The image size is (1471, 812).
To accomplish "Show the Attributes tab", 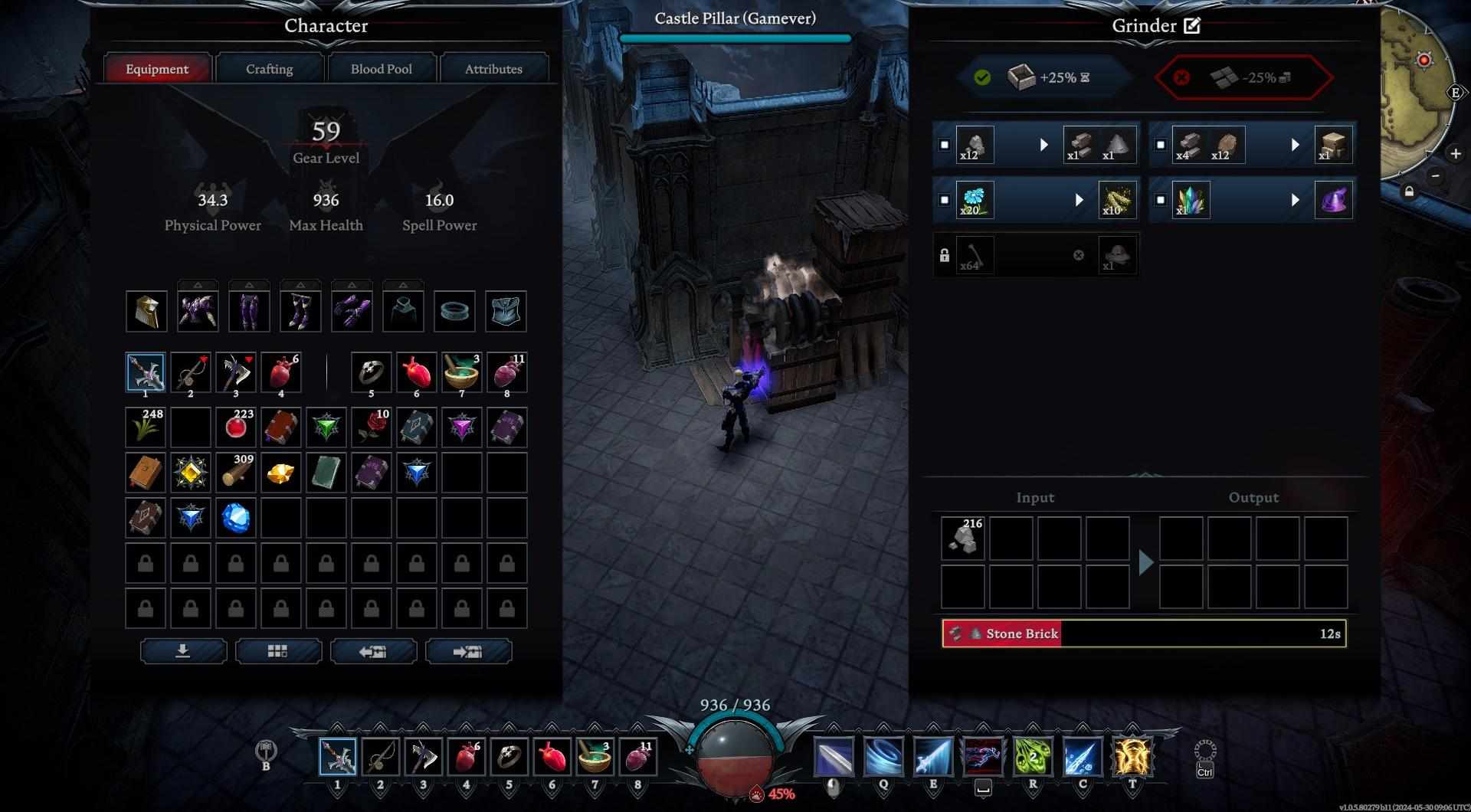I will [493, 69].
